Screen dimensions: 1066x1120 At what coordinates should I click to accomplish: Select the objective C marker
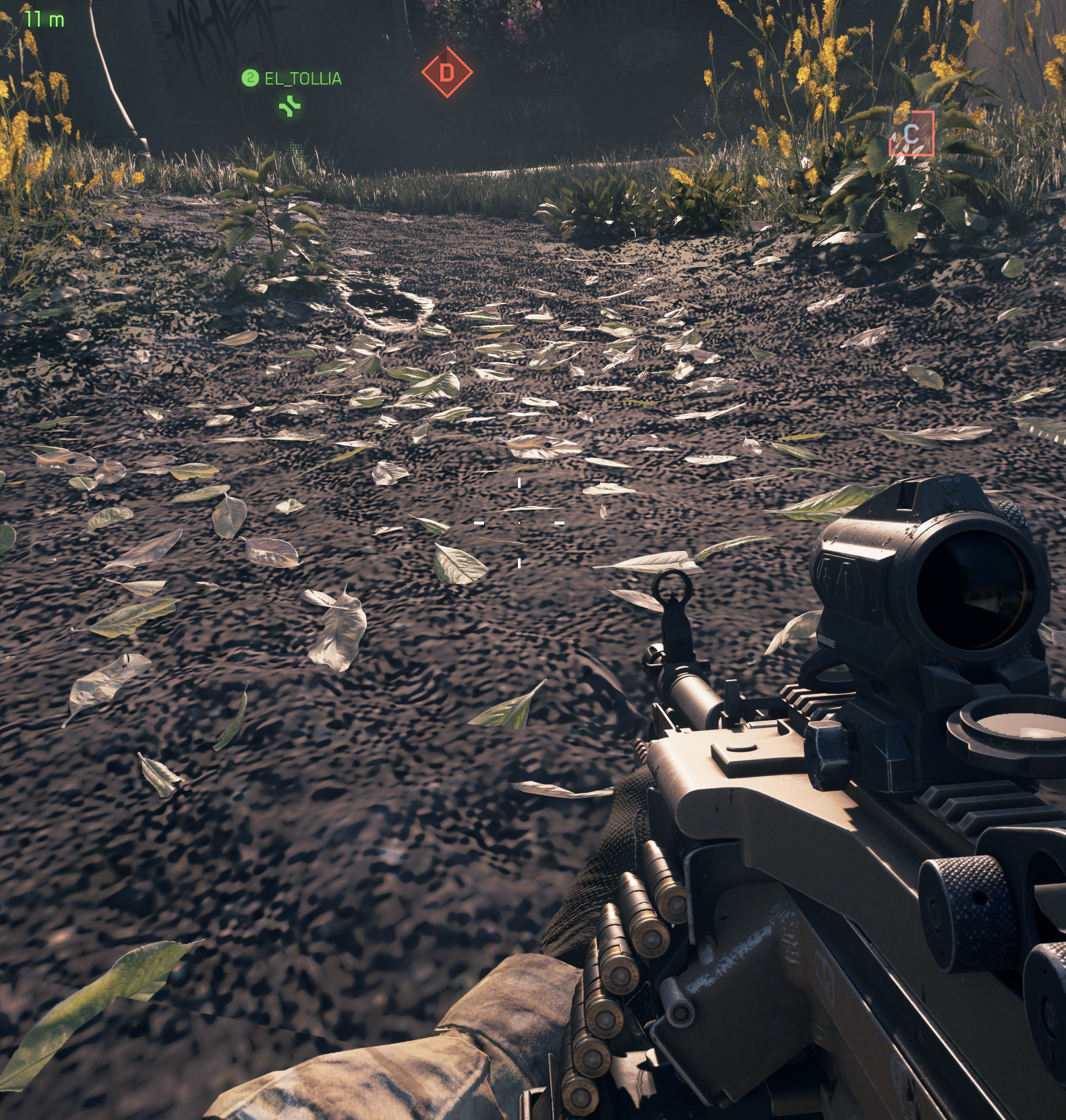tap(912, 134)
